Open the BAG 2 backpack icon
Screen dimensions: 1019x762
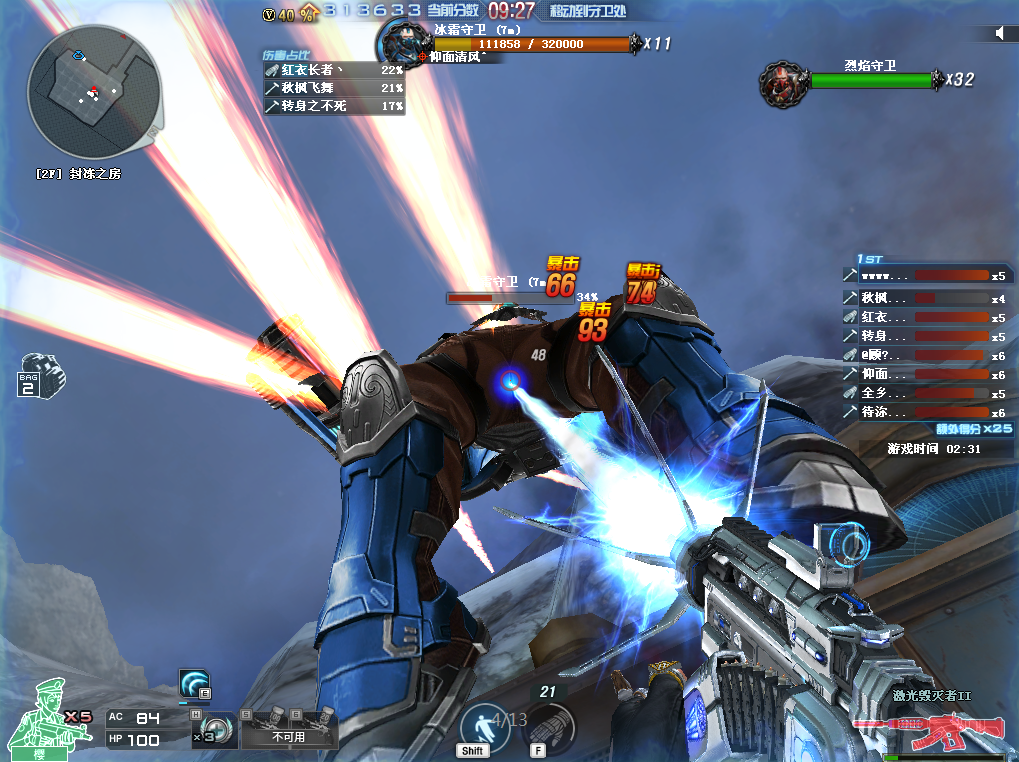(x=41, y=374)
